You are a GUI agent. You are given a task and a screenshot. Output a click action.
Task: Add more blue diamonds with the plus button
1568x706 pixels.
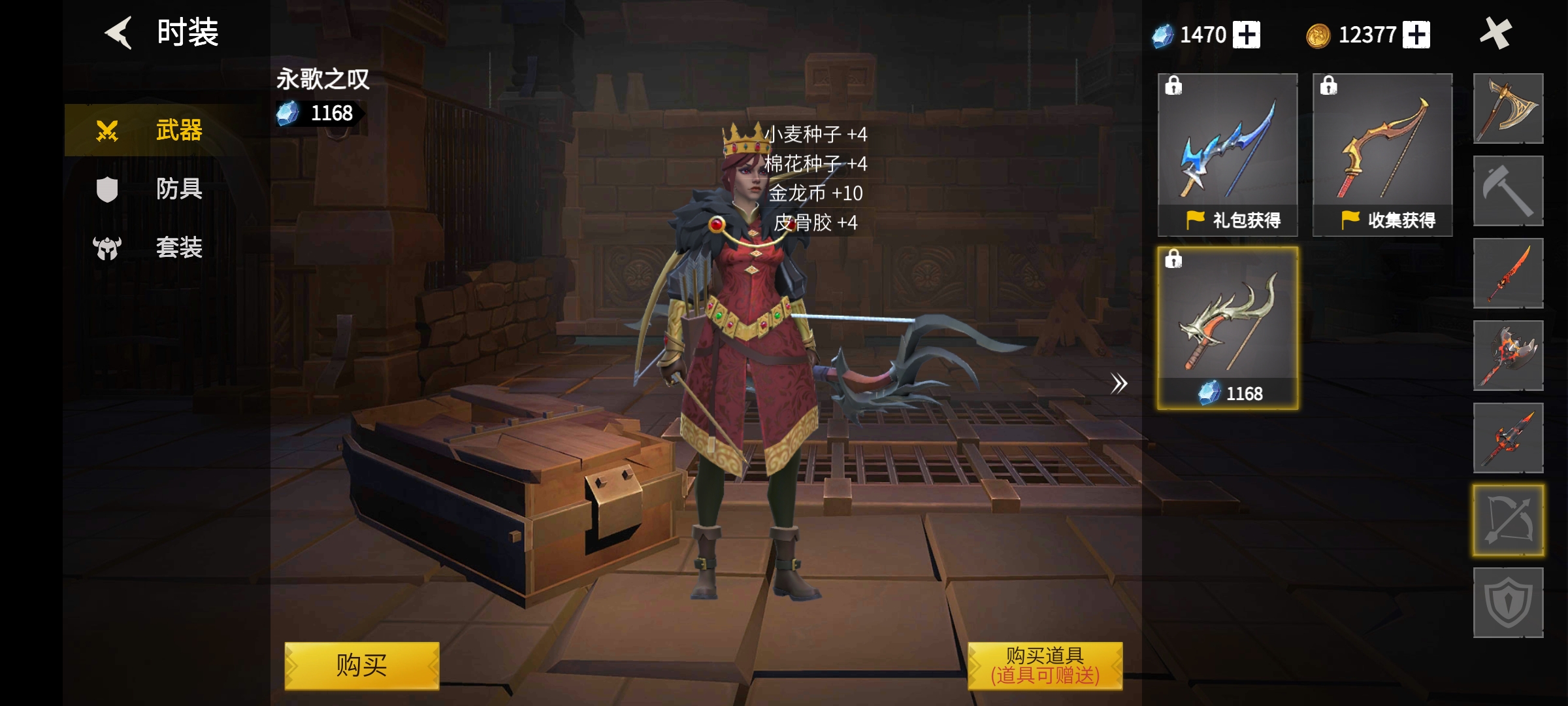point(1247,35)
